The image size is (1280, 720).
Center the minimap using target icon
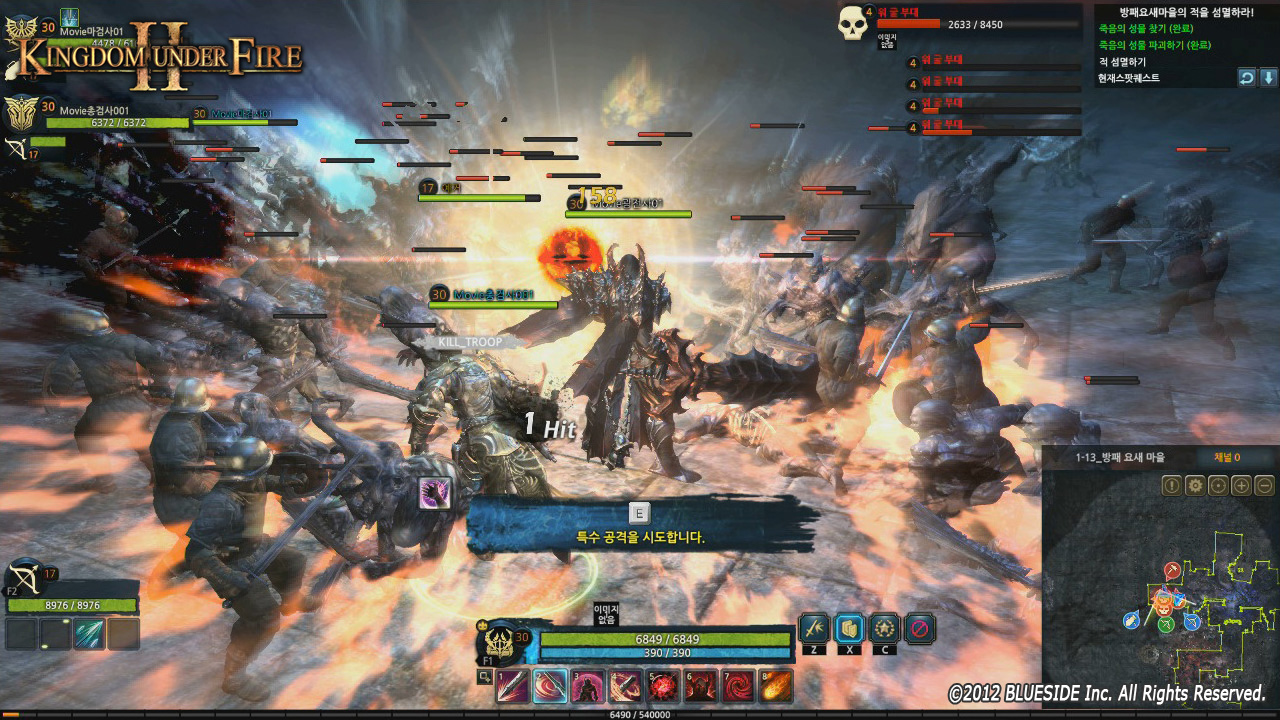pyautogui.click(x=1217, y=486)
